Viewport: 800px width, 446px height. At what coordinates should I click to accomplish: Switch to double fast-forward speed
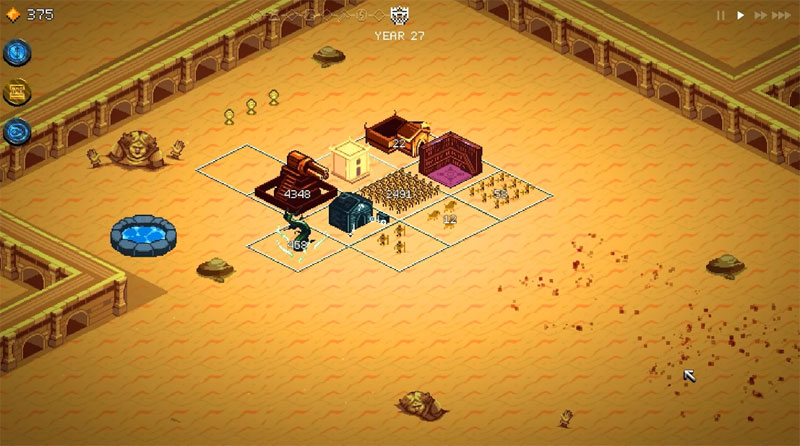(761, 15)
